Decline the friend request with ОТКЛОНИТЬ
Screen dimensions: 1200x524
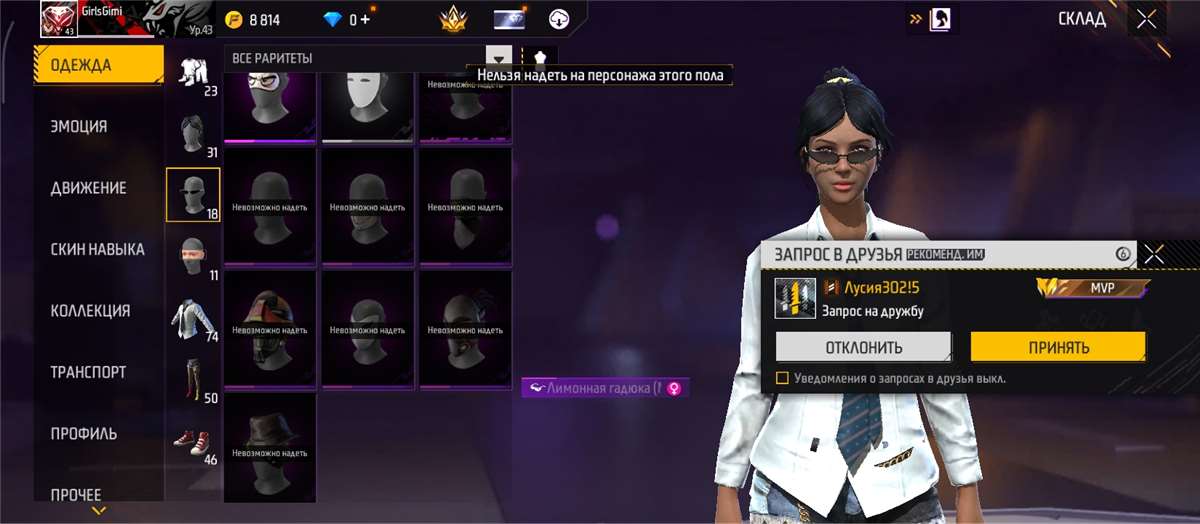pos(863,347)
